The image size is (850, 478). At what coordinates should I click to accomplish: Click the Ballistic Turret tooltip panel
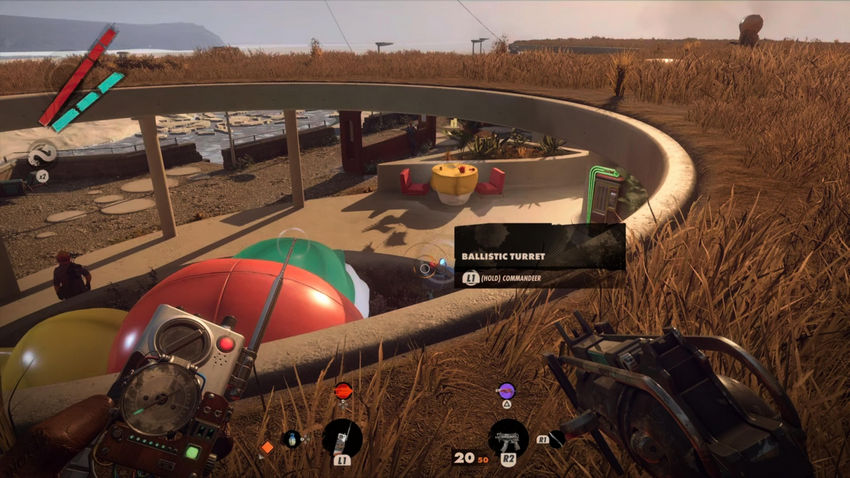point(540,256)
